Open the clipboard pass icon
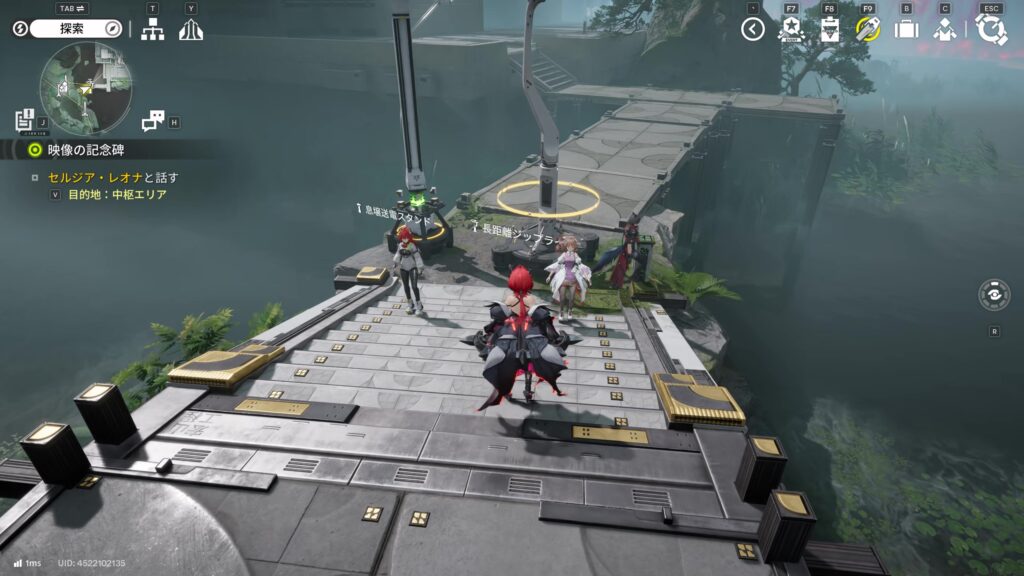Image resolution: width=1024 pixels, height=576 pixels. click(x=829, y=29)
